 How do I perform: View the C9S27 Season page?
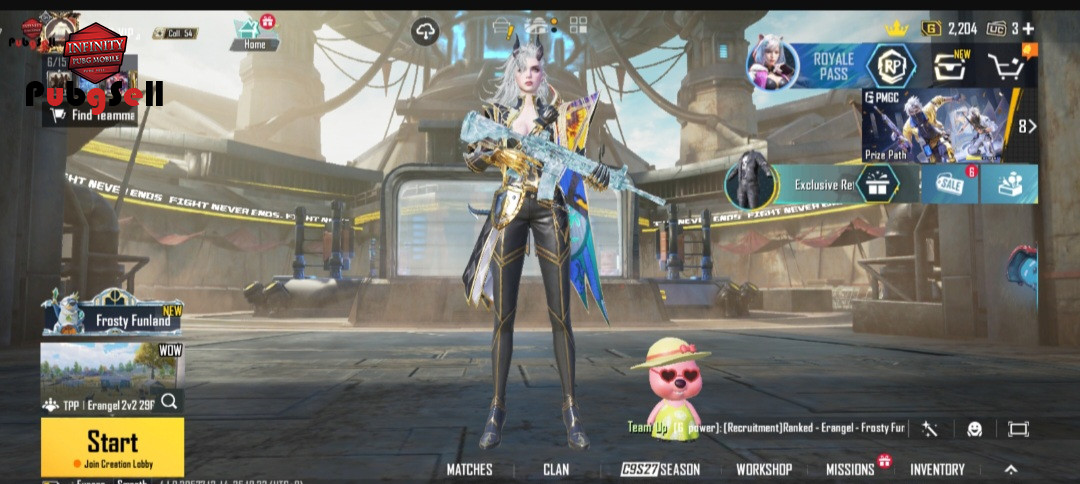point(660,469)
